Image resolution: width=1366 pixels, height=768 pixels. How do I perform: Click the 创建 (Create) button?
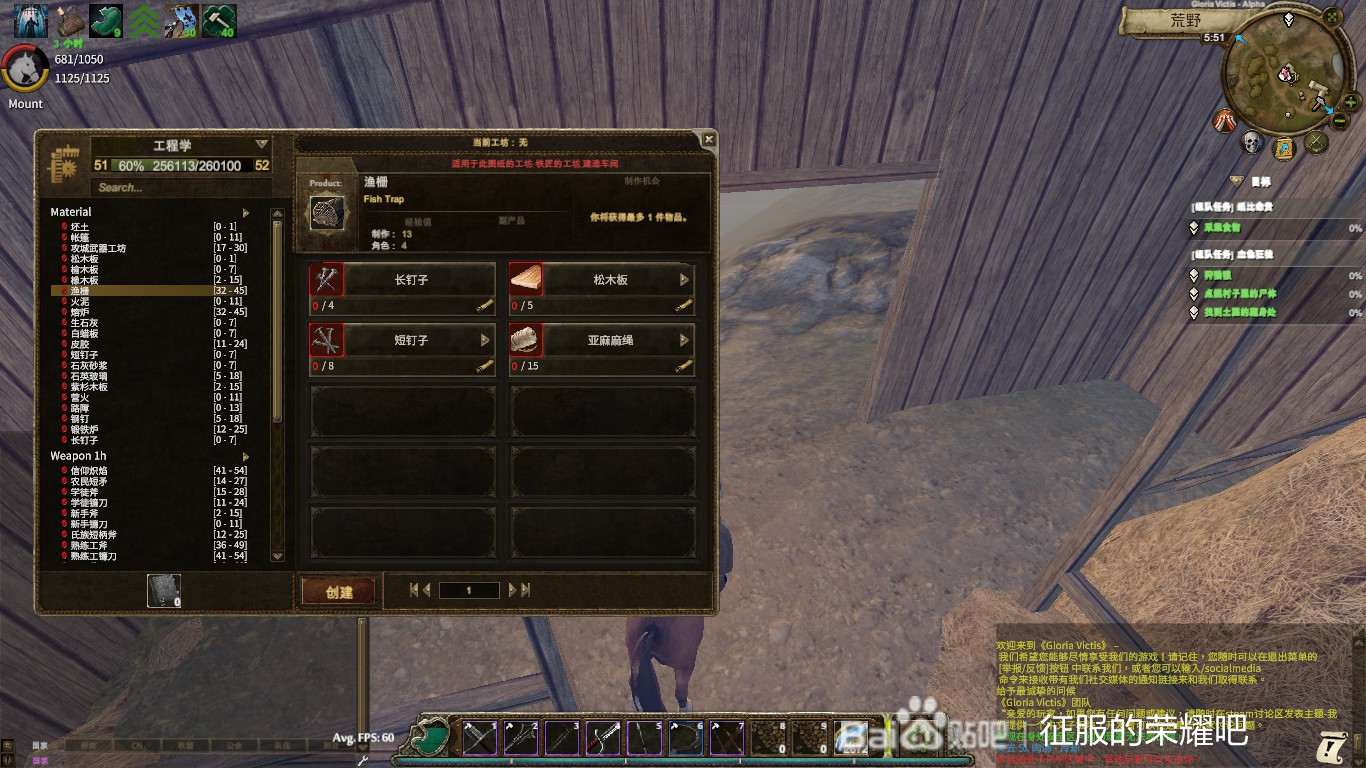[339, 591]
